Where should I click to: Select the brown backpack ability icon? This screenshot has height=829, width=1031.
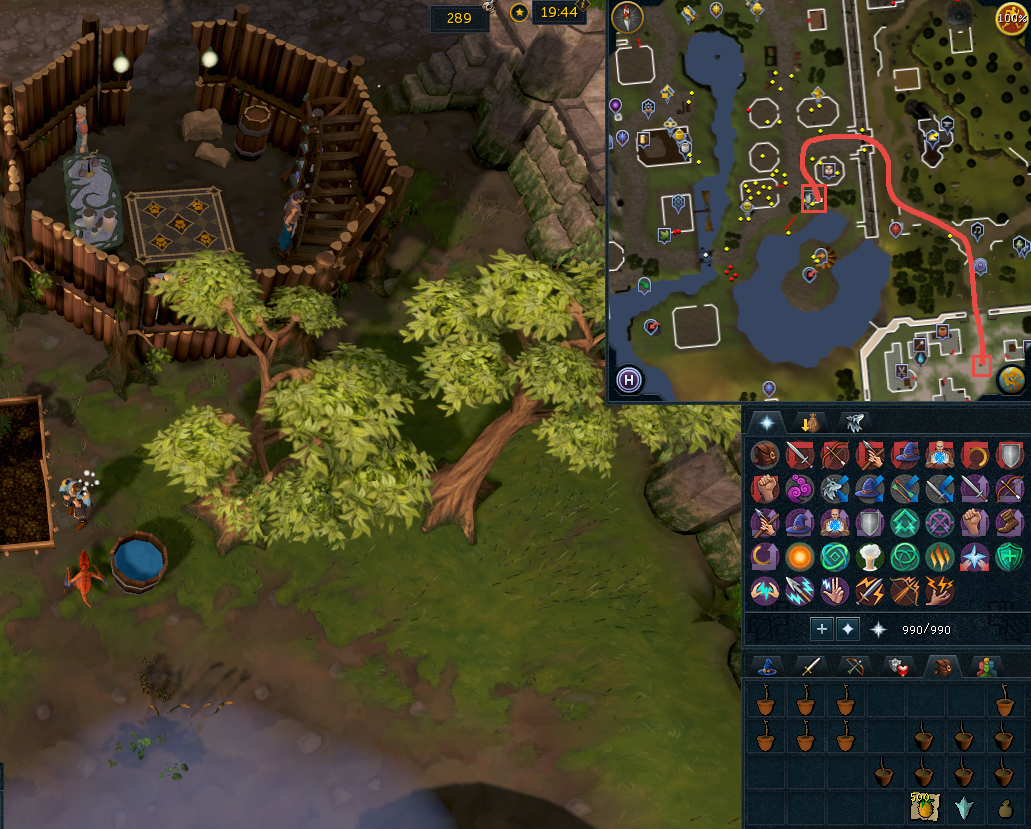coord(764,455)
